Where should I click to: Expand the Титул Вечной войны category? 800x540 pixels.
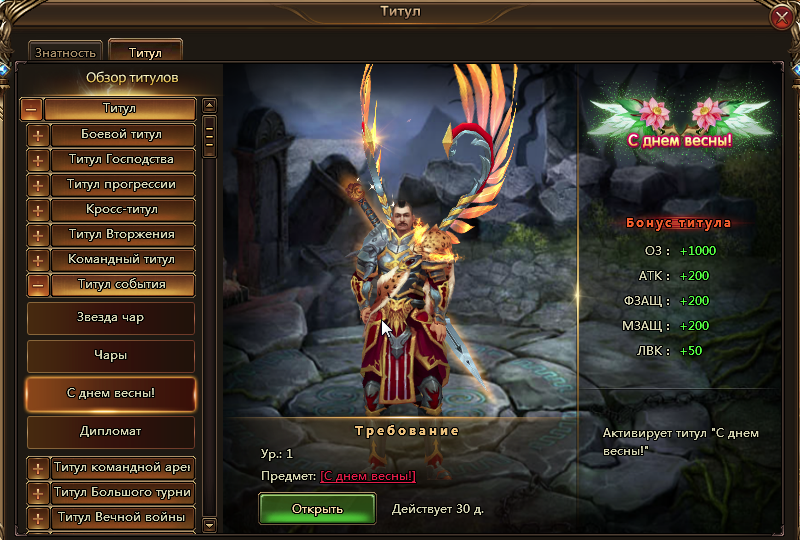point(38,518)
